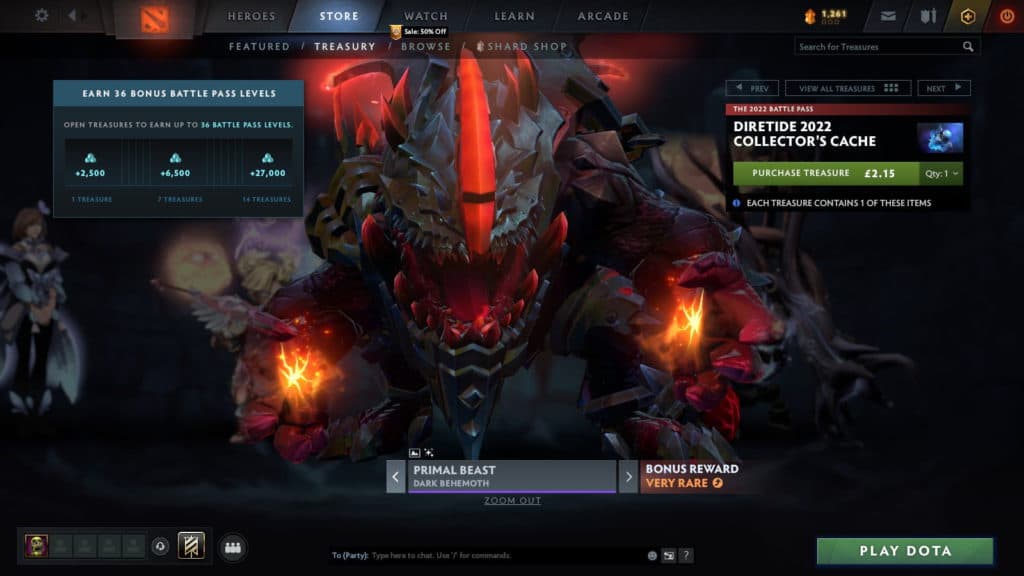Quit the game with the red power button
Viewport: 1024px width, 576px height.
click(x=1006, y=16)
